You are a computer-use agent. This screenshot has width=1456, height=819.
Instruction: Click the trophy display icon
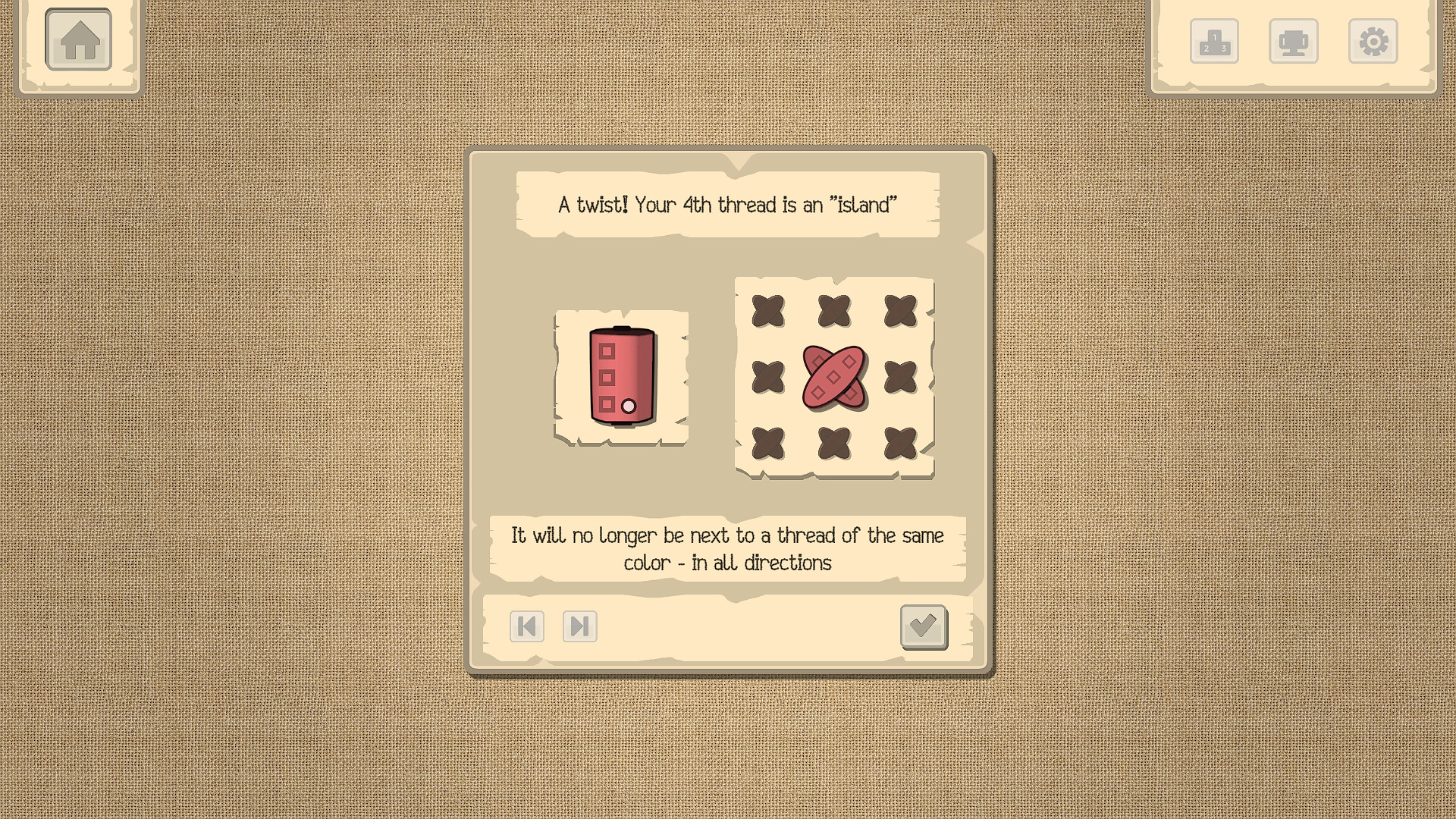[1294, 42]
